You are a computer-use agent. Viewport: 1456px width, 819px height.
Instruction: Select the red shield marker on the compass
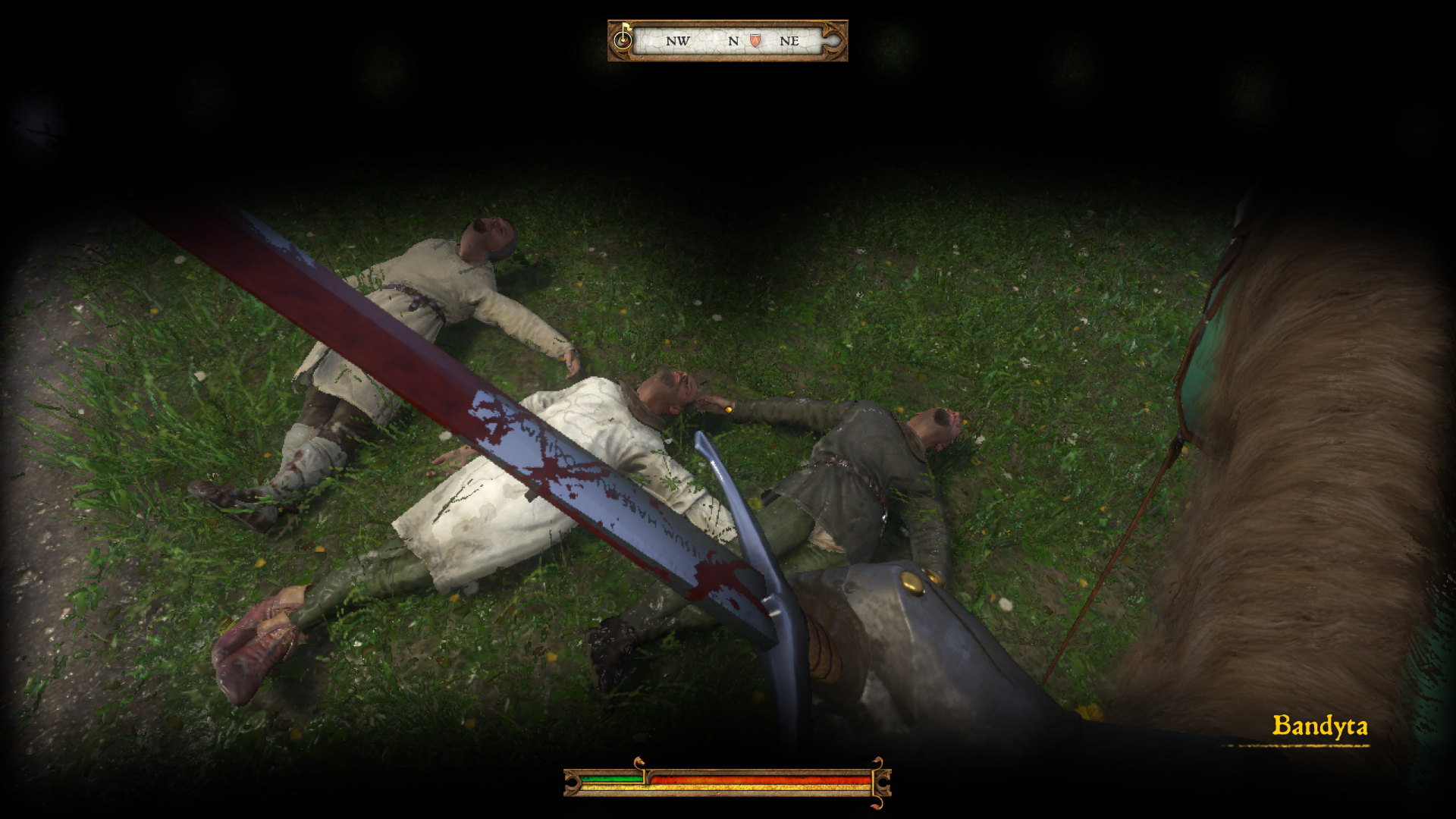pyautogui.click(x=755, y=41)
